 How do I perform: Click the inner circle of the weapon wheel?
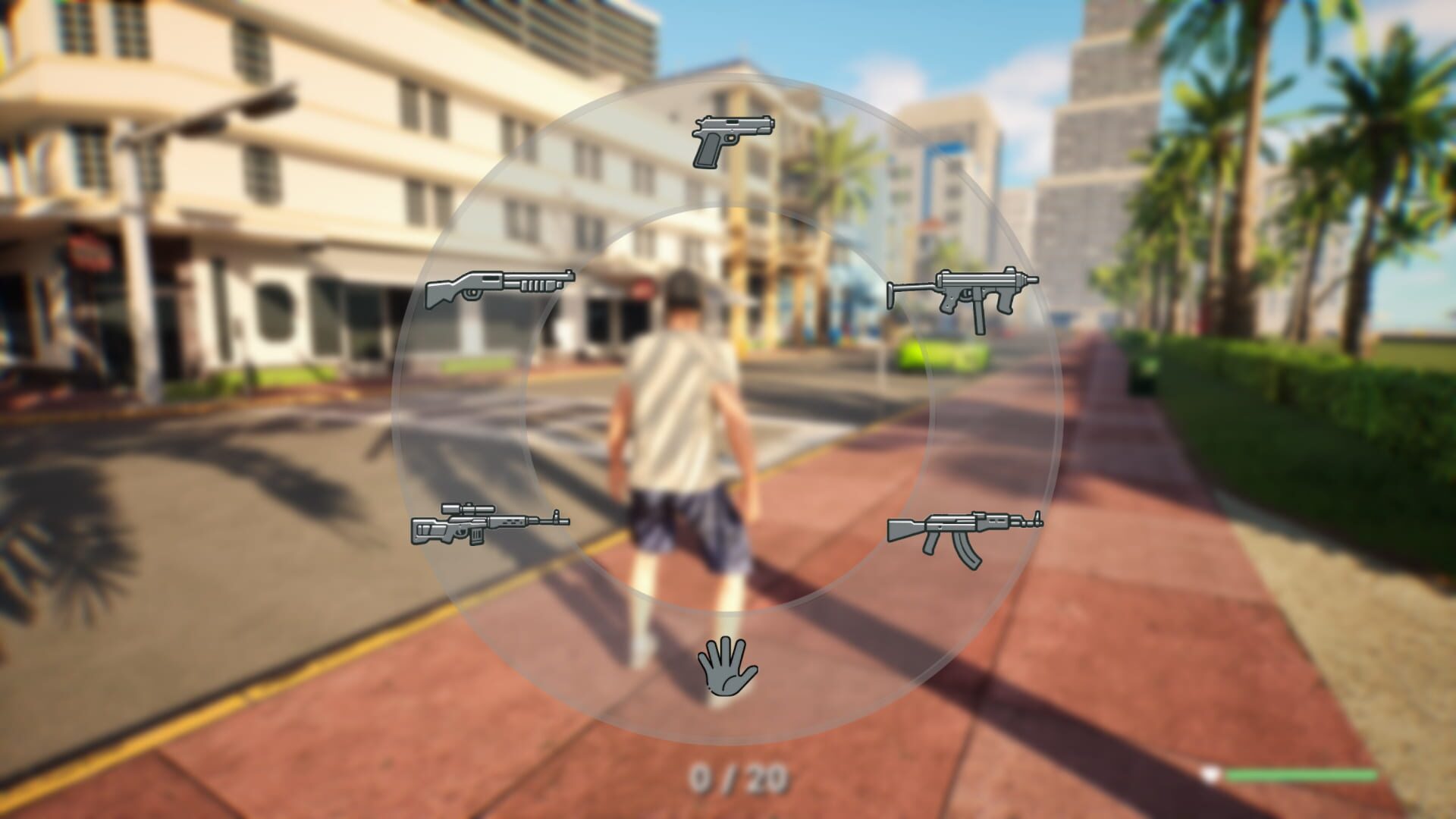[x=728, y=409]
